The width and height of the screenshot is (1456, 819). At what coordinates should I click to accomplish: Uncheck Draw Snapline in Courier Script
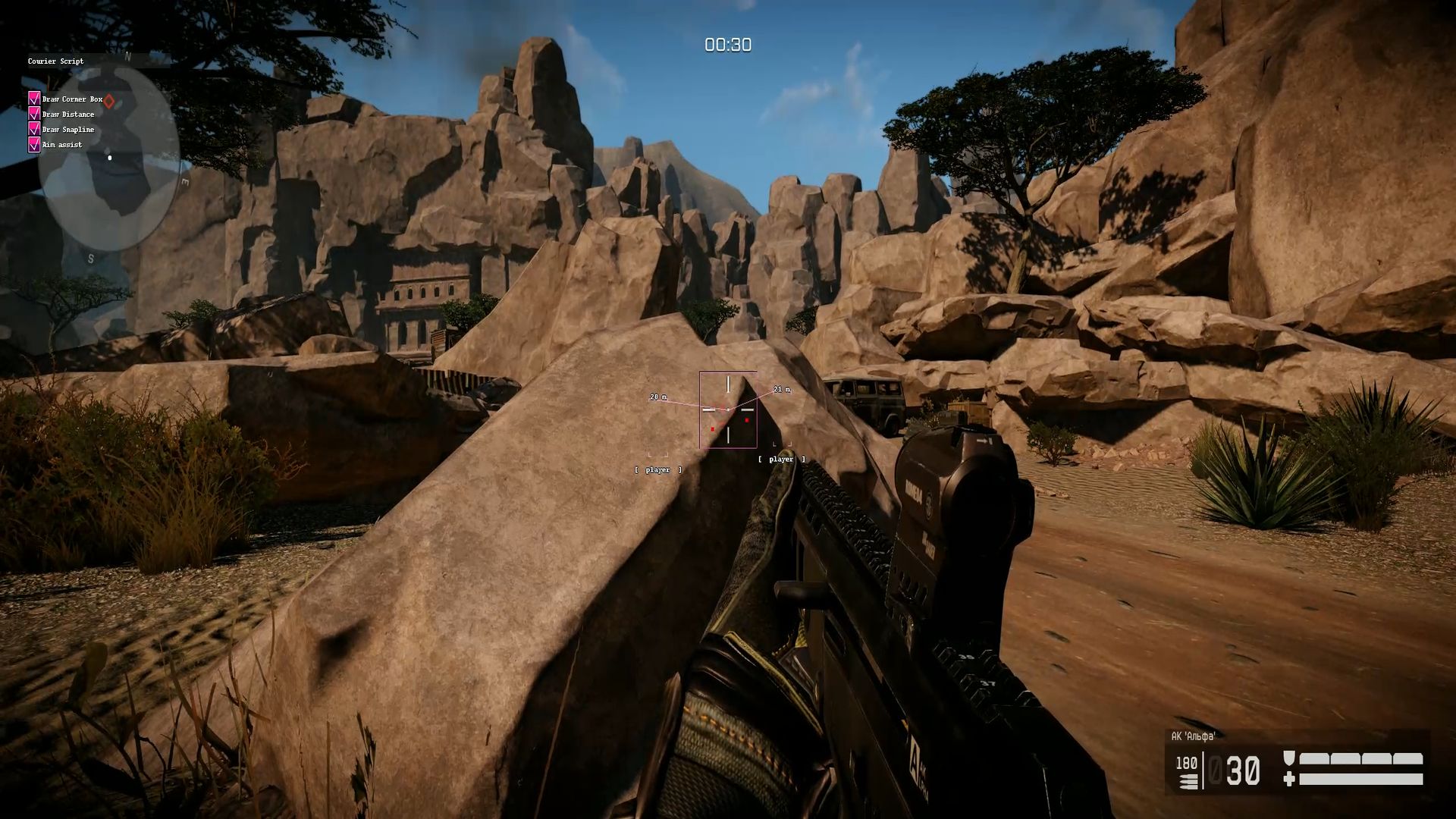(x=33, y=130)
